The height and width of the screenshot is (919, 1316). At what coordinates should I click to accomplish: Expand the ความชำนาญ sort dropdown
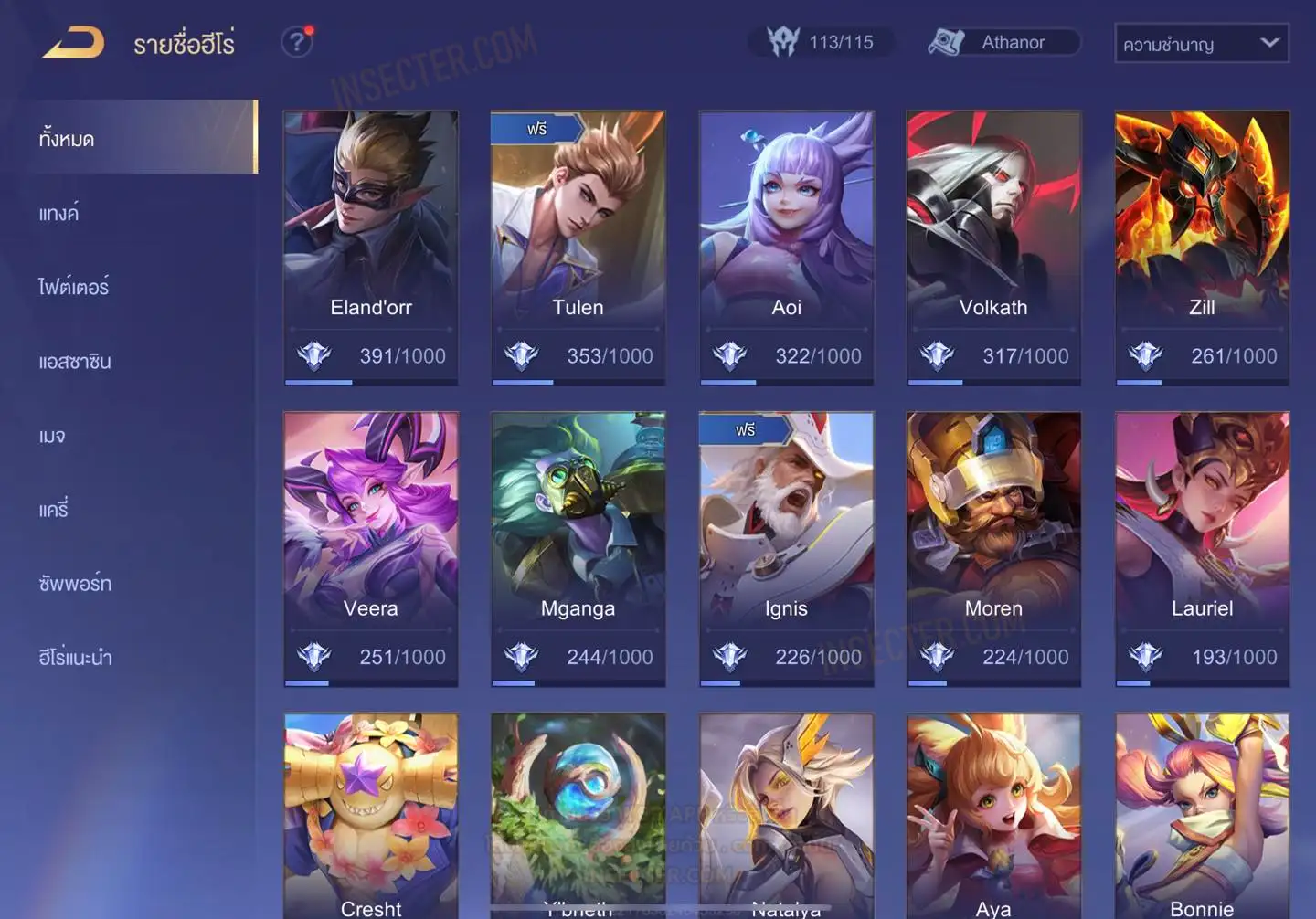tap(1201, 43)
